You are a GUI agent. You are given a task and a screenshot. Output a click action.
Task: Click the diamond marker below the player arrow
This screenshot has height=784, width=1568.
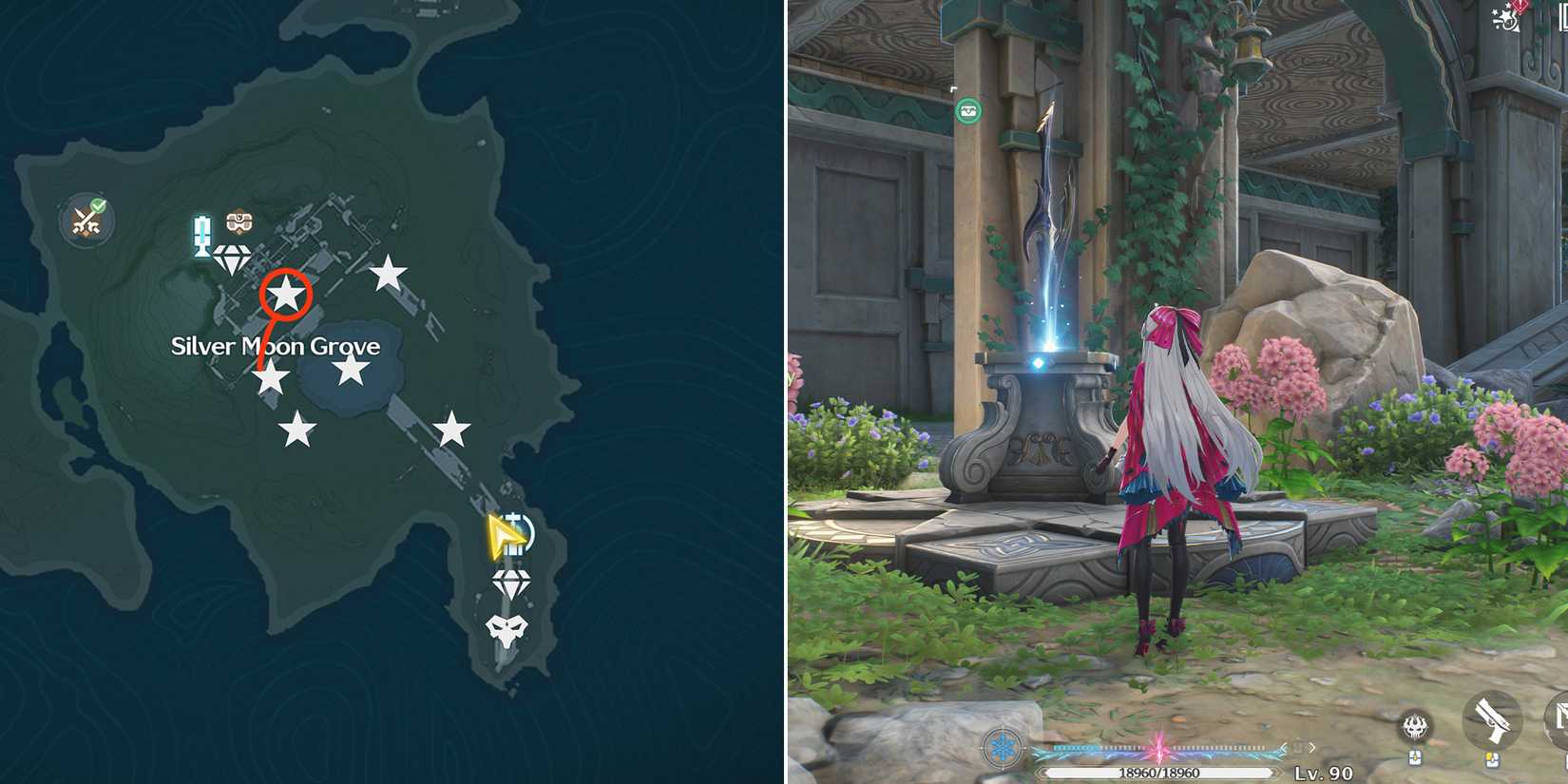coord(511,583)
